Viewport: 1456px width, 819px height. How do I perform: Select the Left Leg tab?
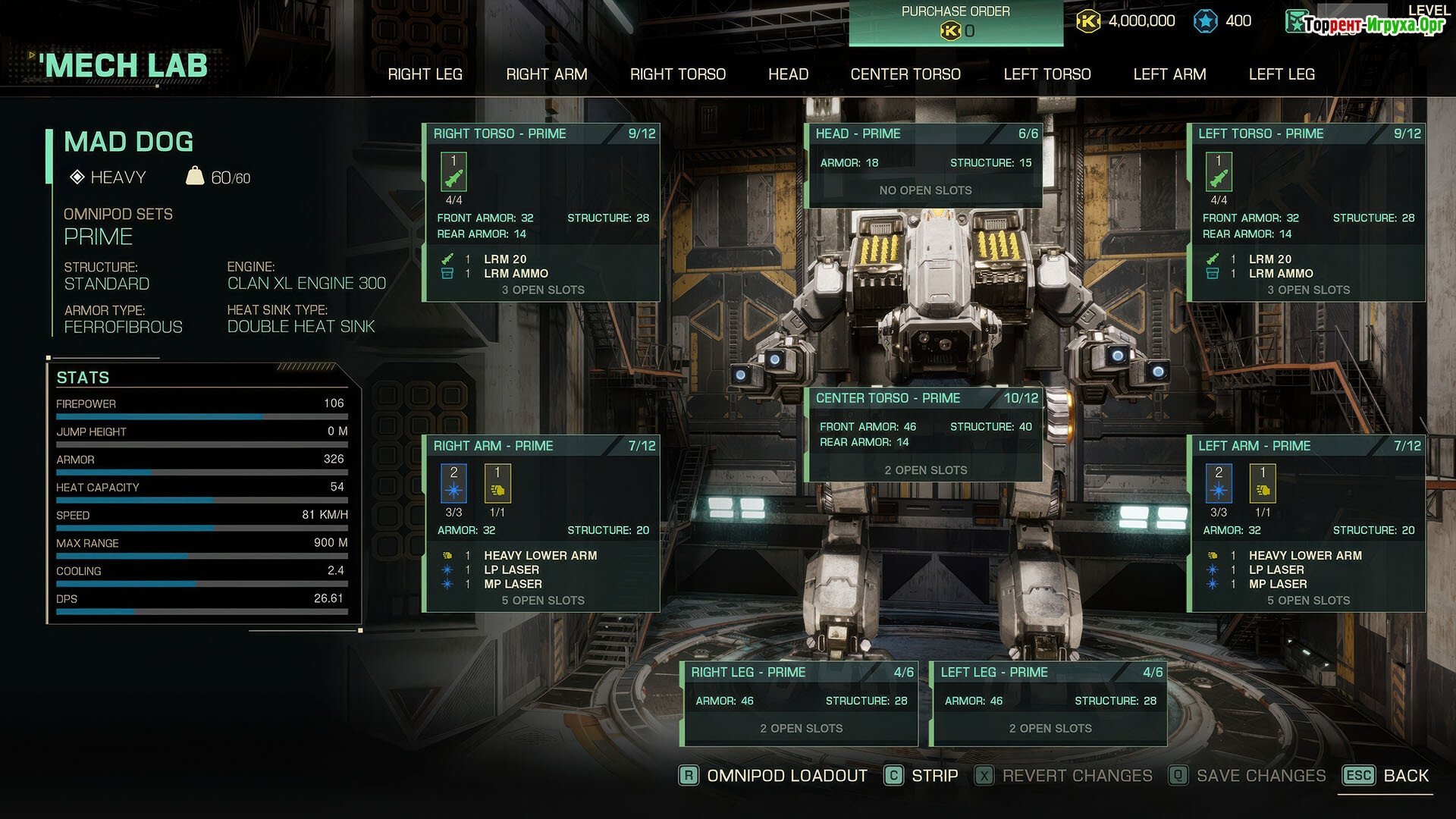point(1282,74)
